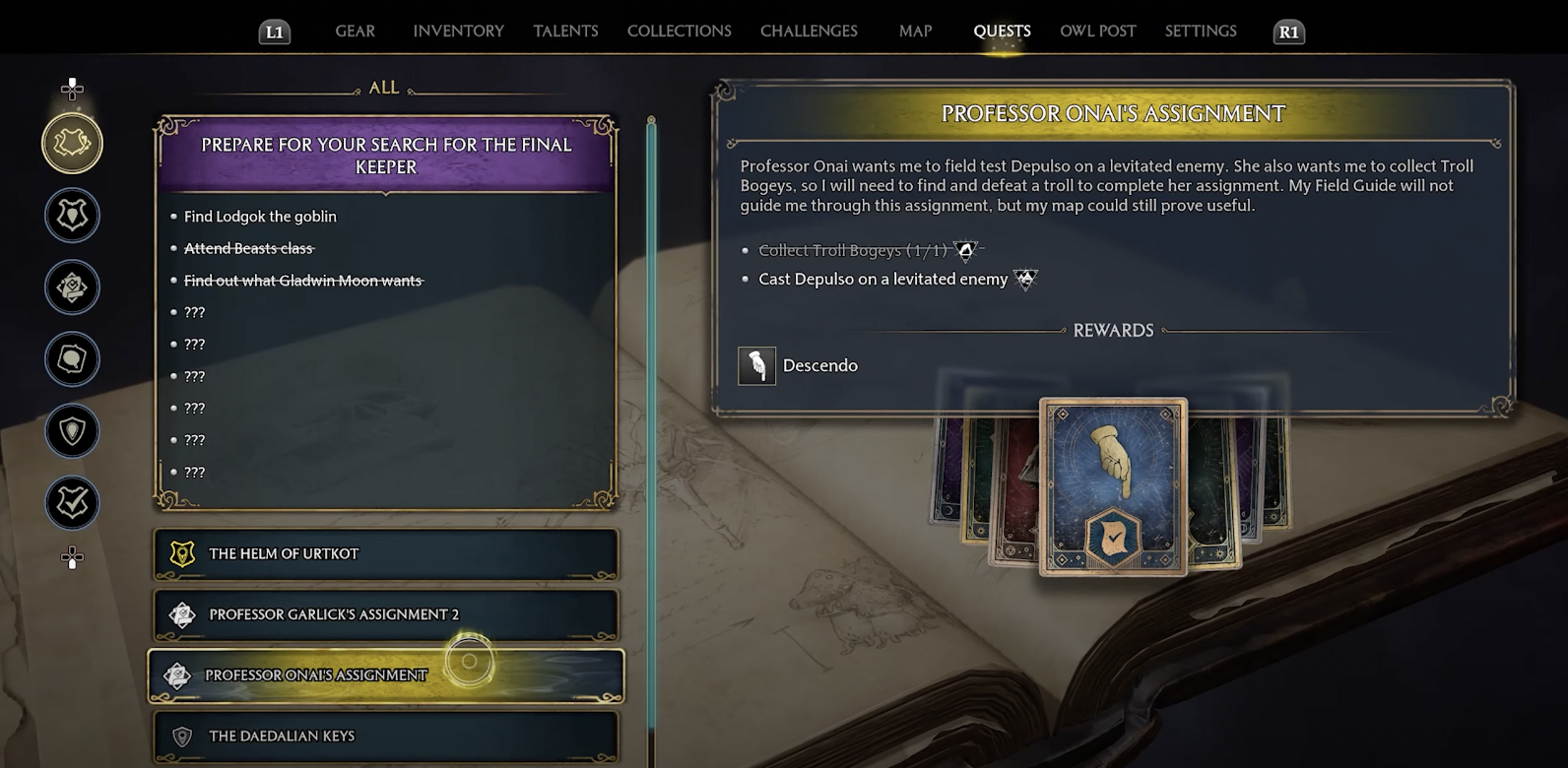Image resolution: width=1568 pixels, height=768 pixels.
Task: Go to the Talents tab
Action: pos(565,32)
